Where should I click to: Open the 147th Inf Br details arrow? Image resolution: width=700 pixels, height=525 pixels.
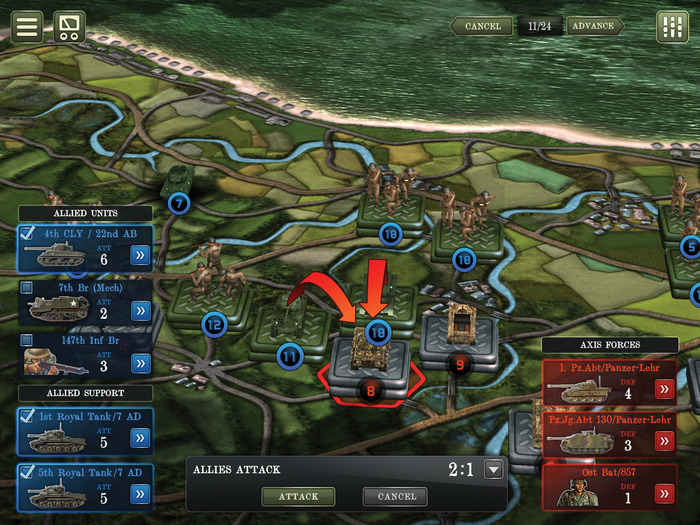[140, 362]
